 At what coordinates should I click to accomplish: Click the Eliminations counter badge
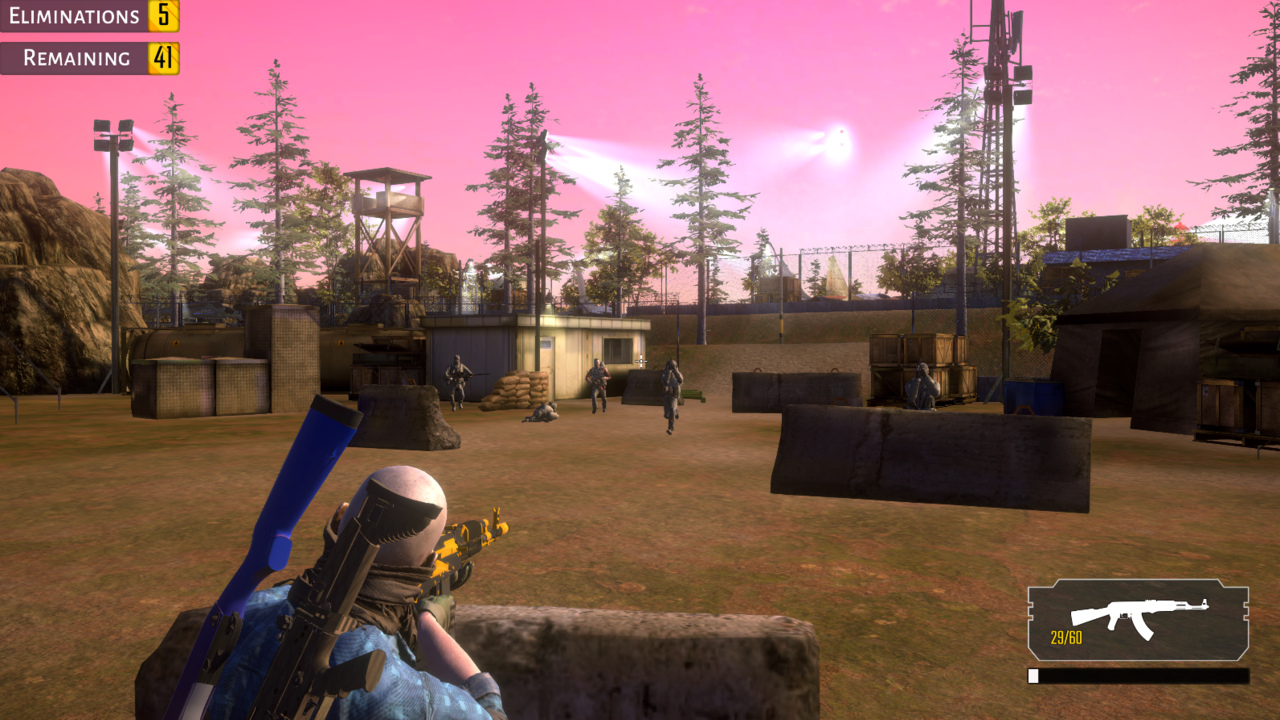point(160,16)
